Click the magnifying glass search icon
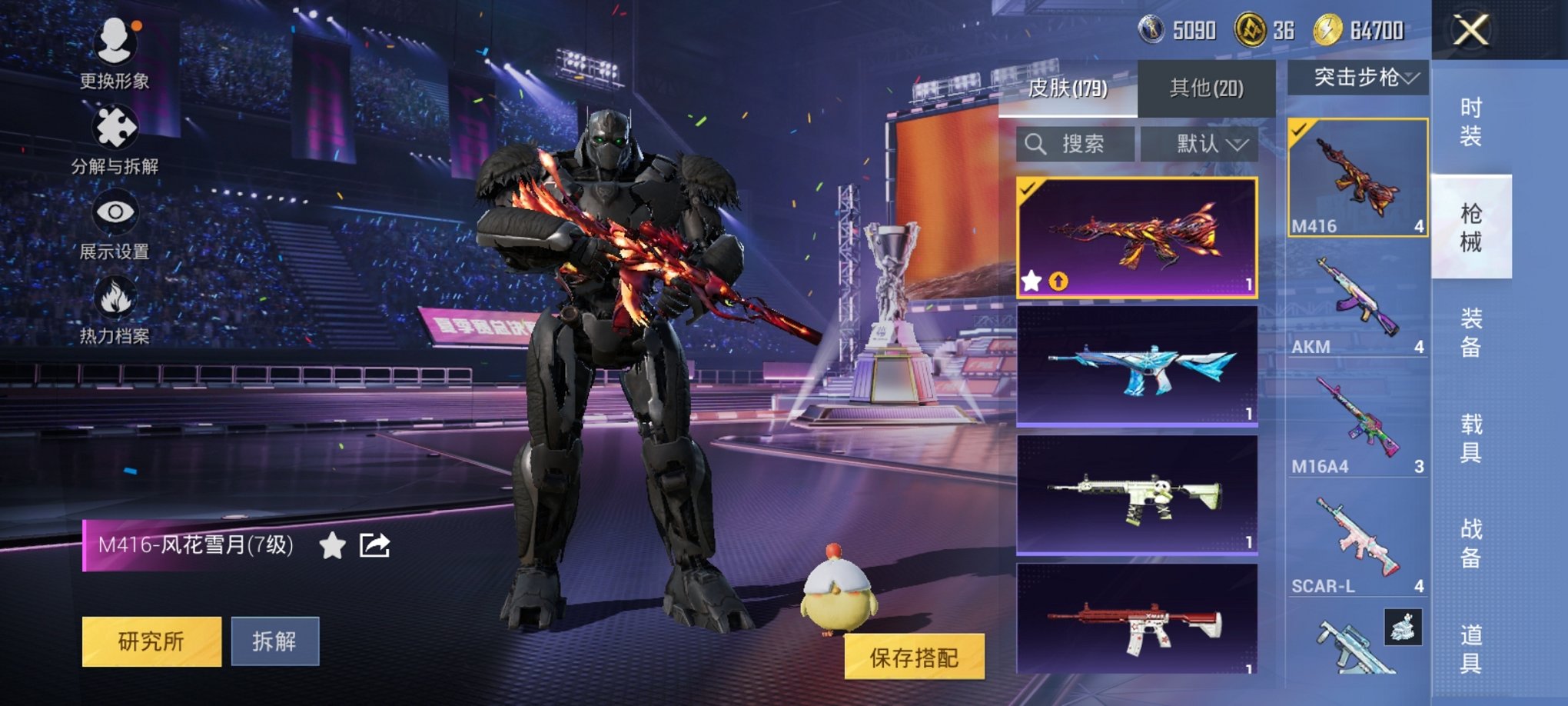 [1036, 145]
